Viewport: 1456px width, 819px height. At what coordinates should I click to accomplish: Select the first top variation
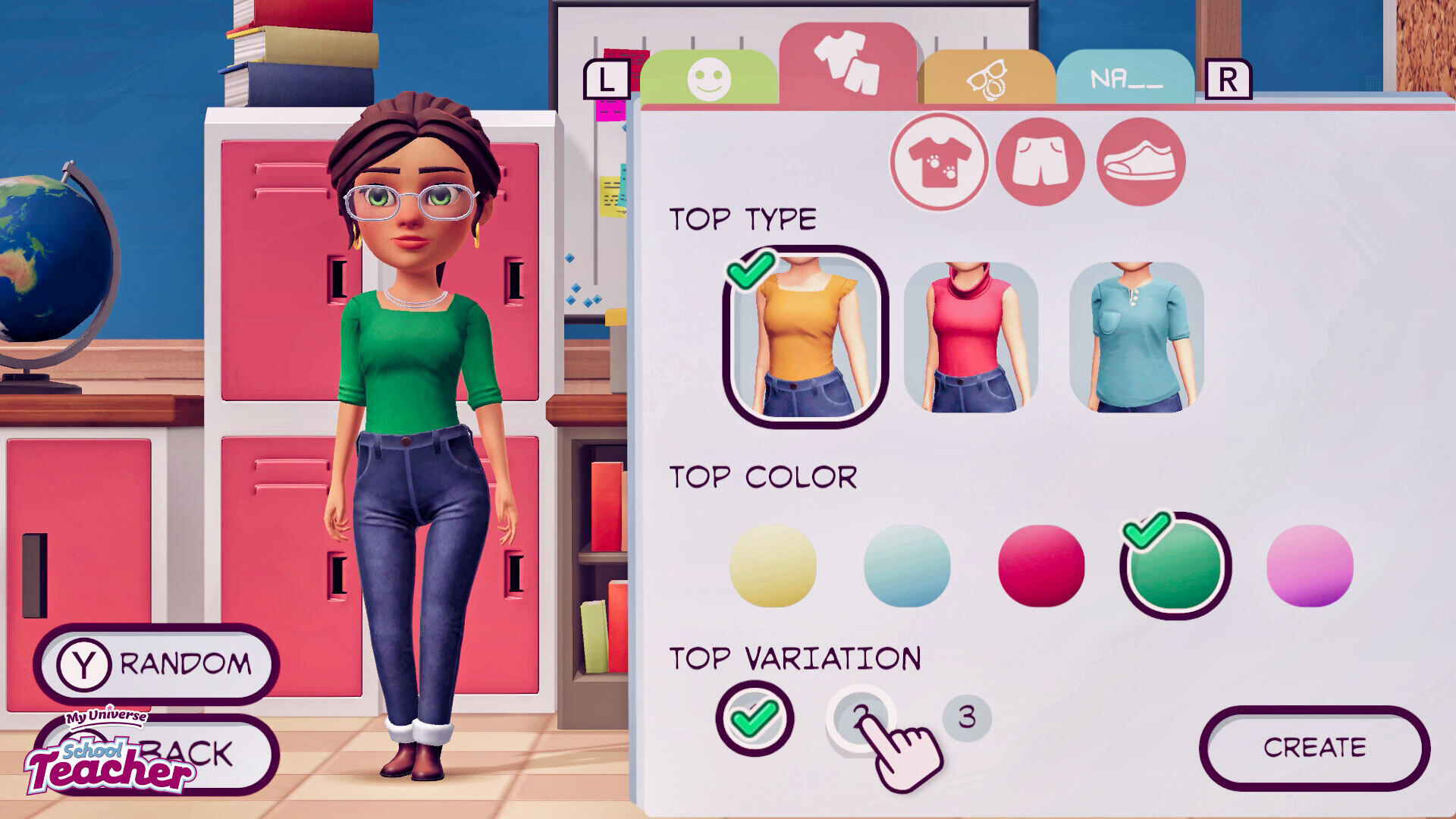click(755, 717)
